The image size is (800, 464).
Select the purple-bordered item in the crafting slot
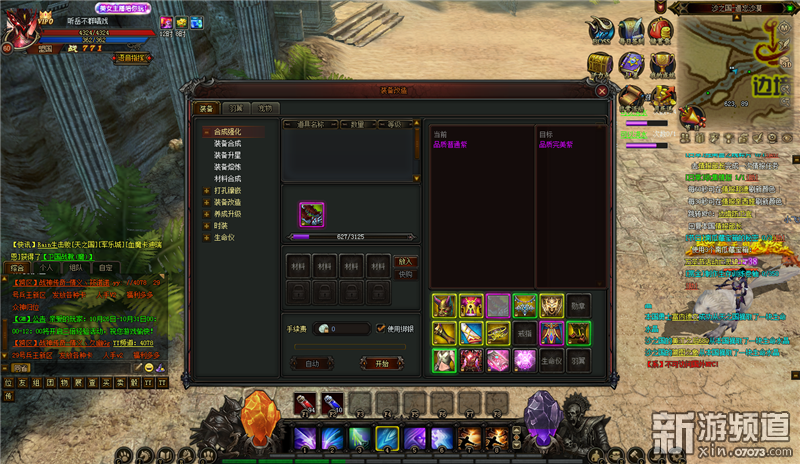click(x=312, y=214)
